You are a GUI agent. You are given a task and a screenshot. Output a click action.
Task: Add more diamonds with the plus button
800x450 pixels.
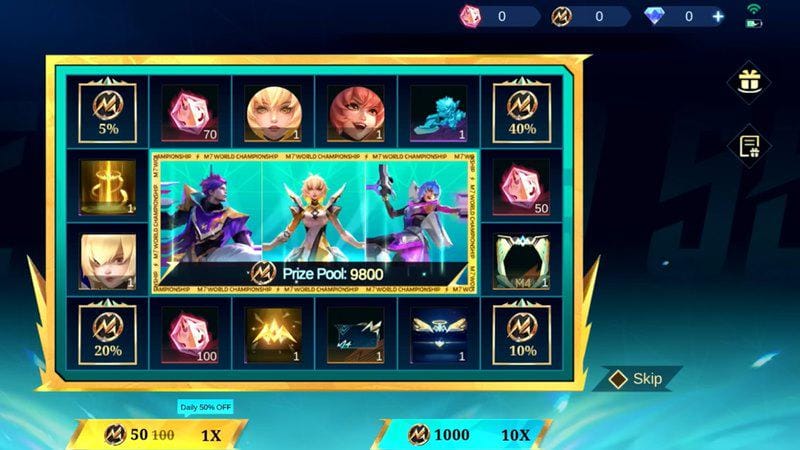(x=717, y=16)
